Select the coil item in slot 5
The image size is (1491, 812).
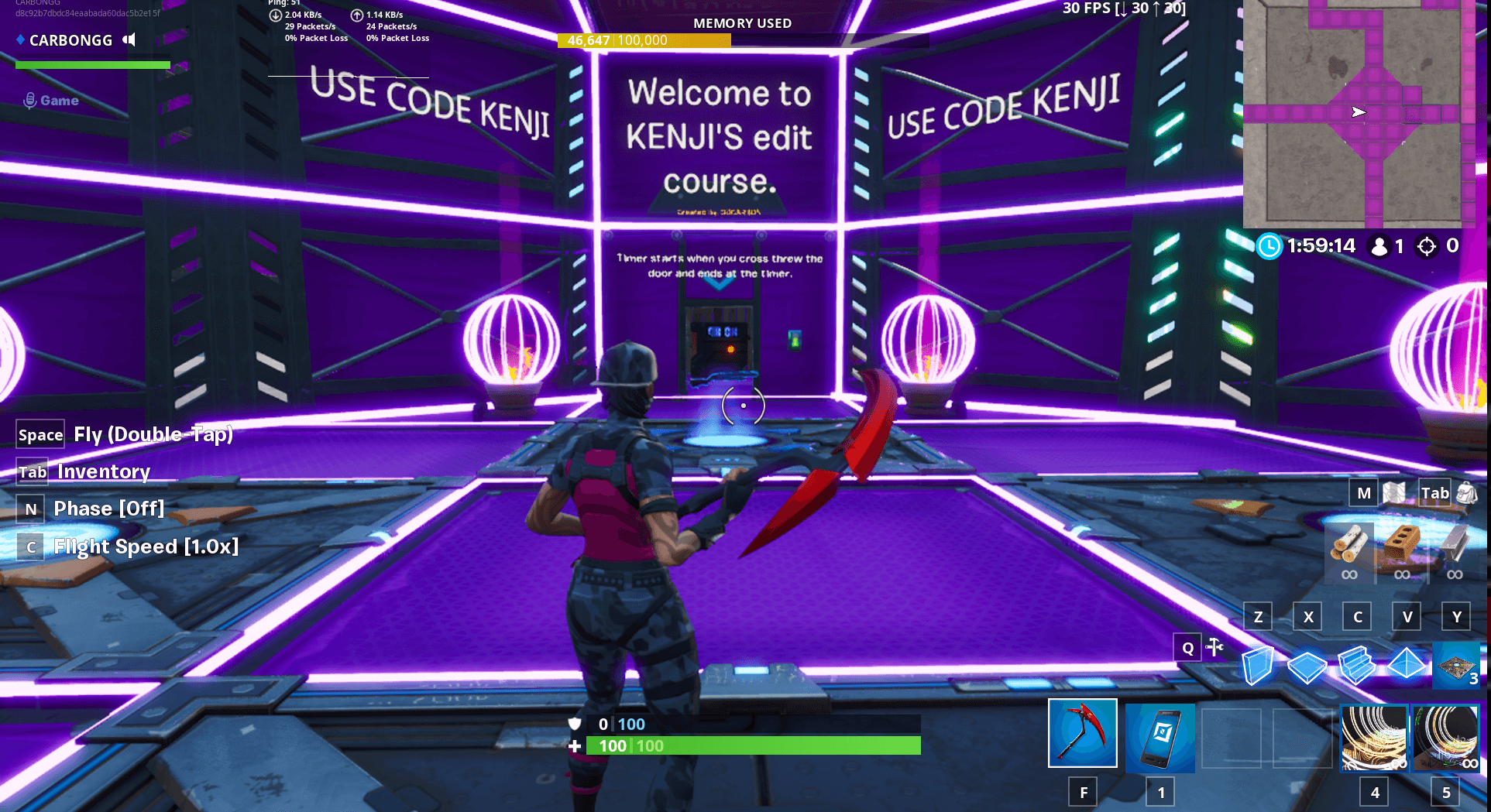(1446, 736)
